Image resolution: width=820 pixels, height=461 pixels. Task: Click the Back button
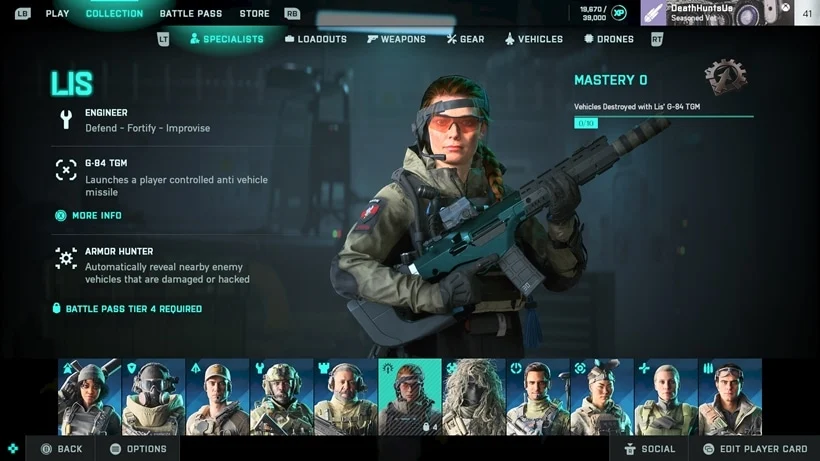(61, 449)
